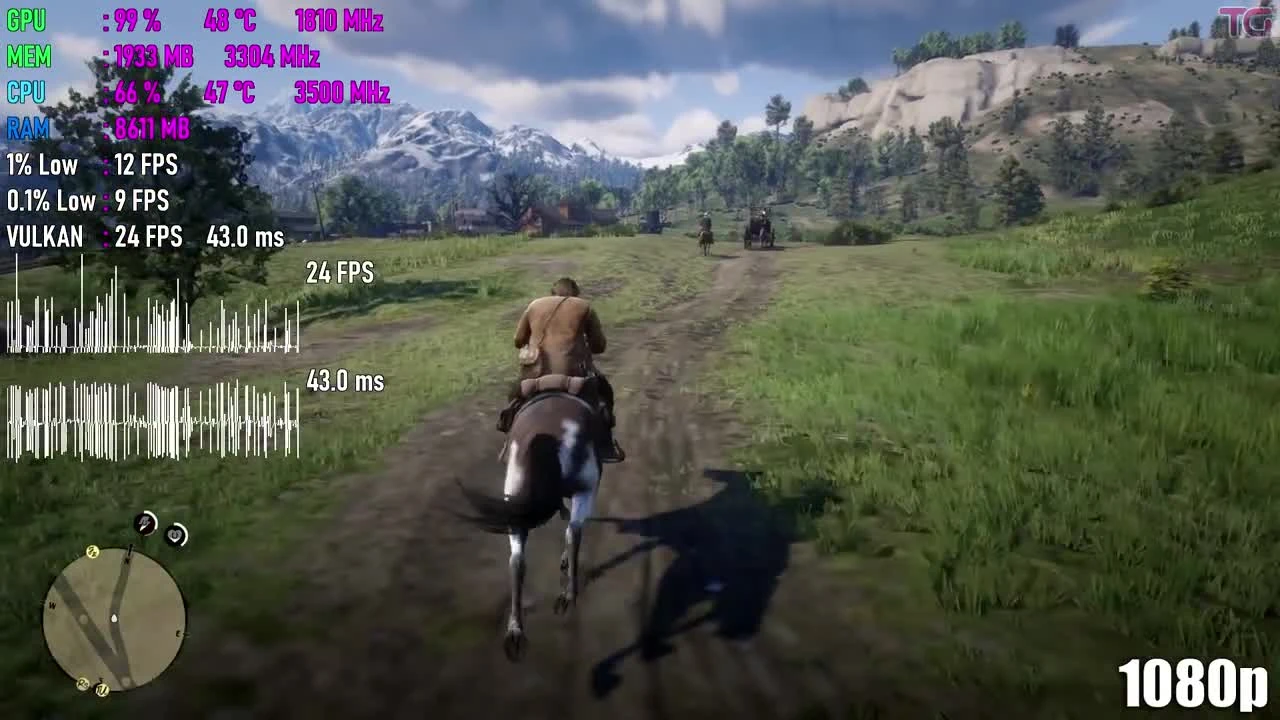Click the 0.1% Low 9 FPS readout

(85, 201)
